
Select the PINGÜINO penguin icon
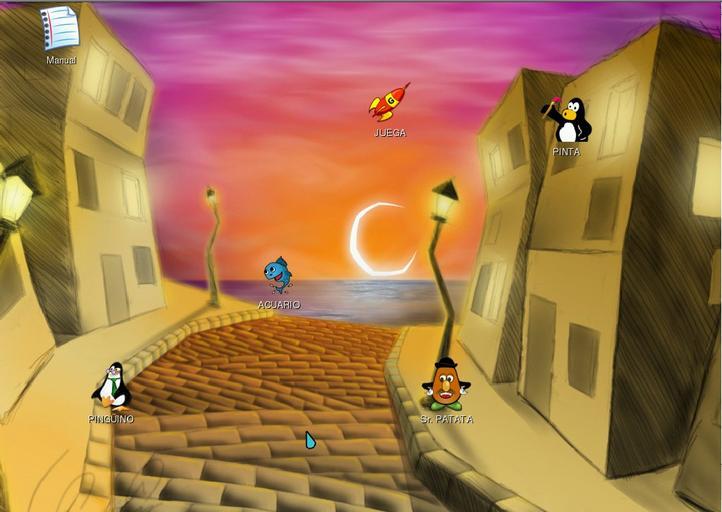coord(112,386)
